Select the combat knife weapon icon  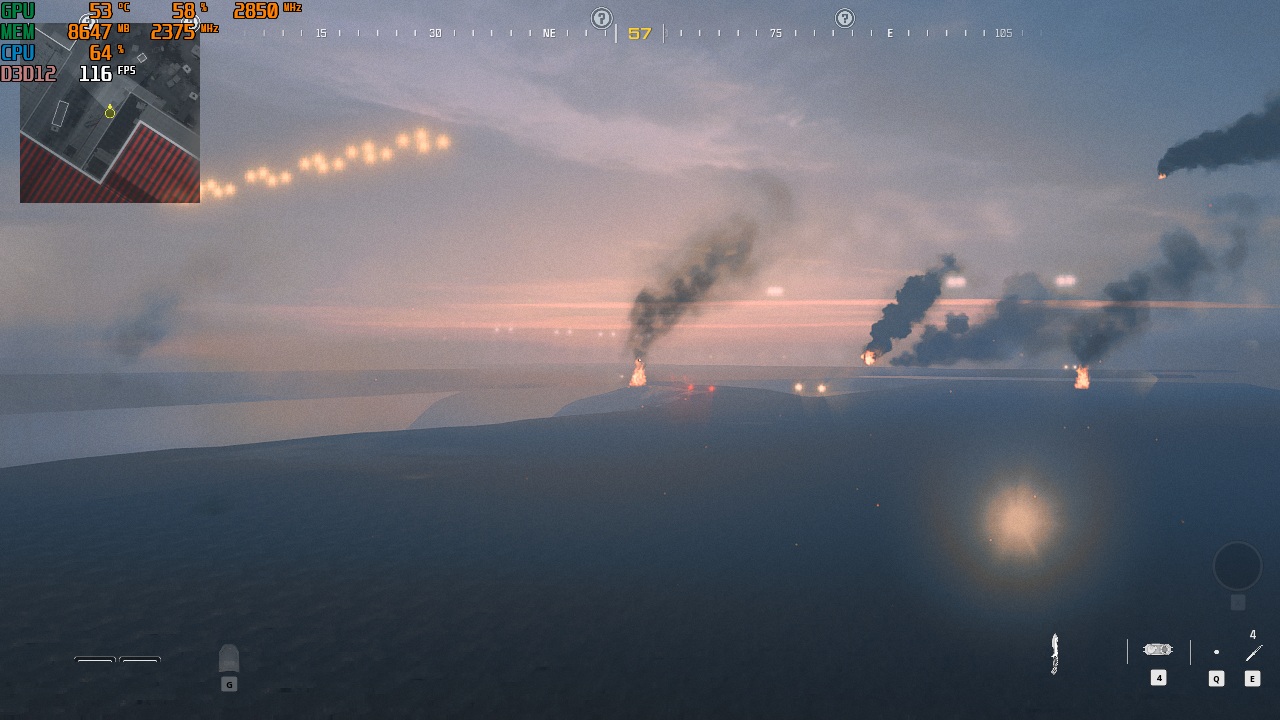[1054, 653]
